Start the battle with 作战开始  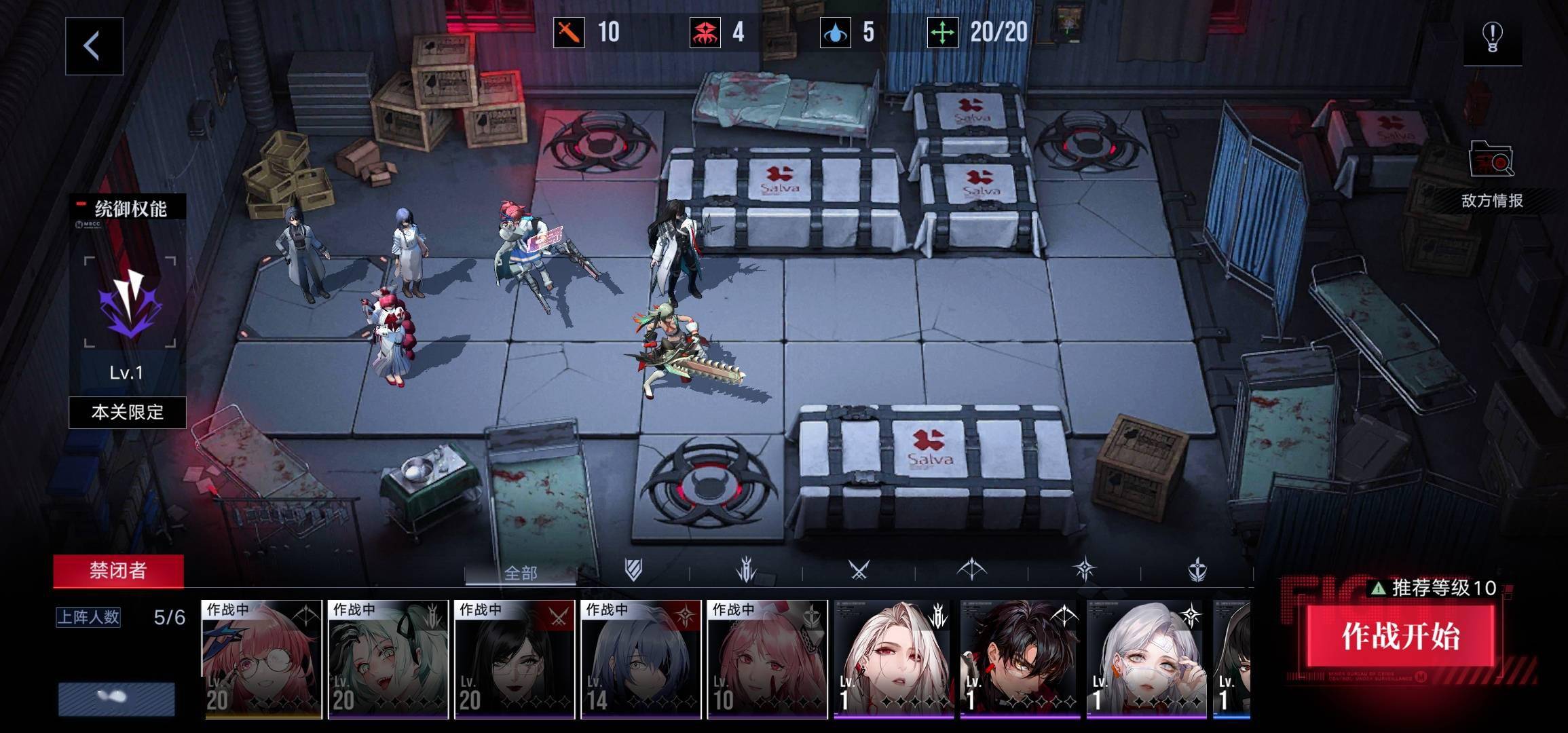click(x=1400, y=636)
